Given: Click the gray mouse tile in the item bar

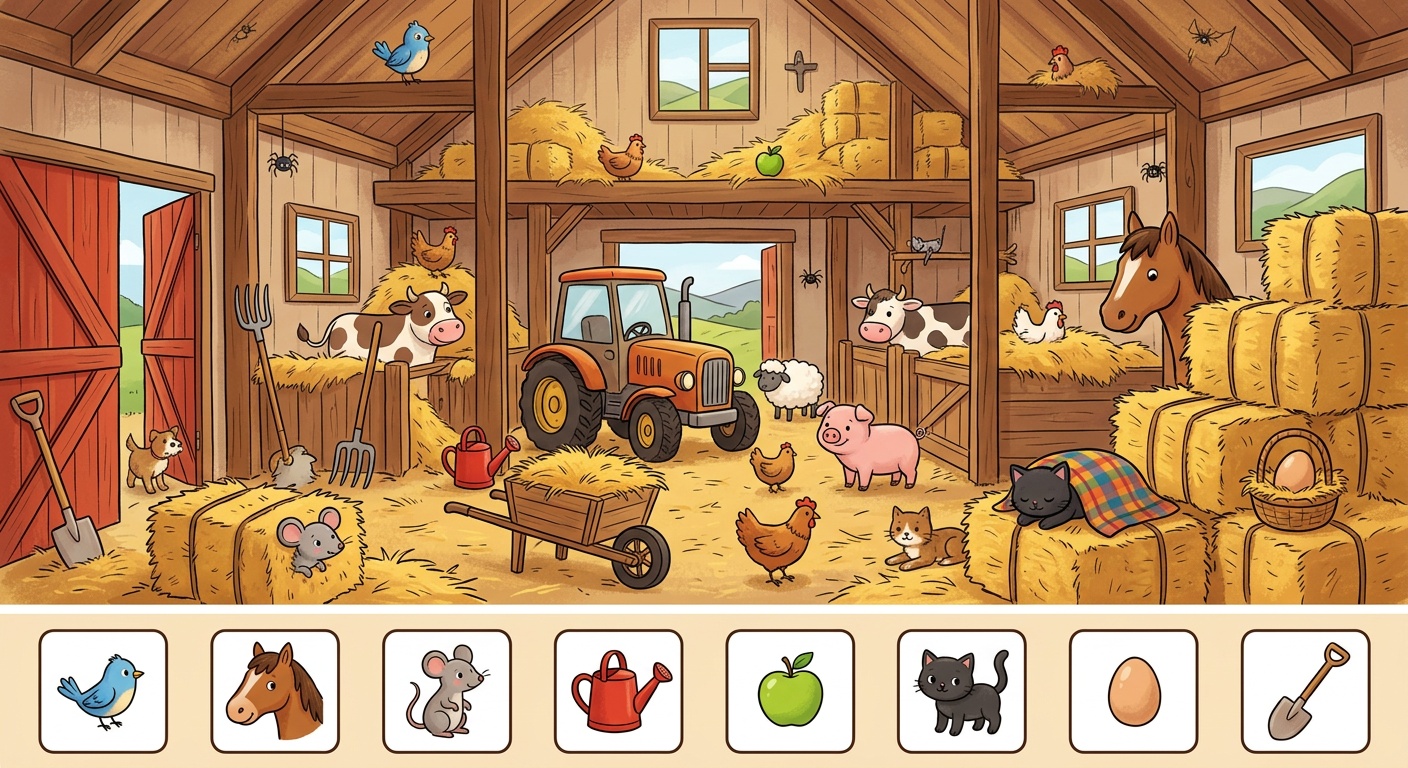Looking at the screenshot, I should click(x=447, y=691).
